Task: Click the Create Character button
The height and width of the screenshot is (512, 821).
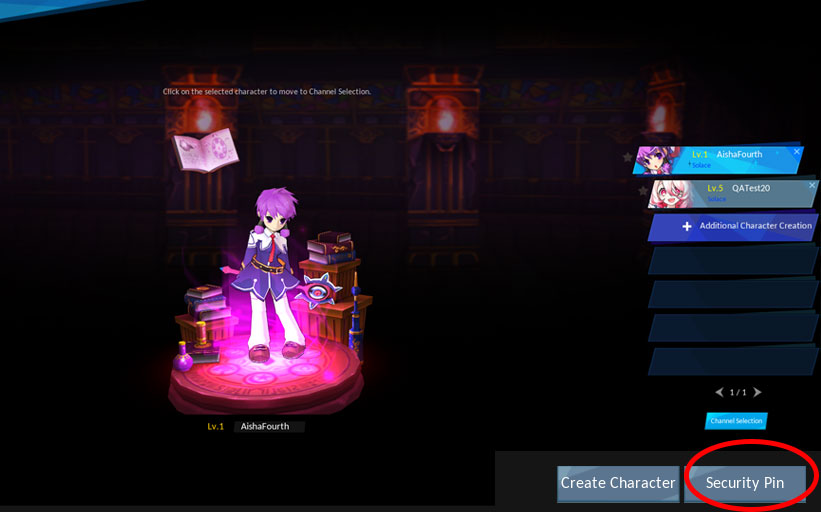Action: coord(617,483)
